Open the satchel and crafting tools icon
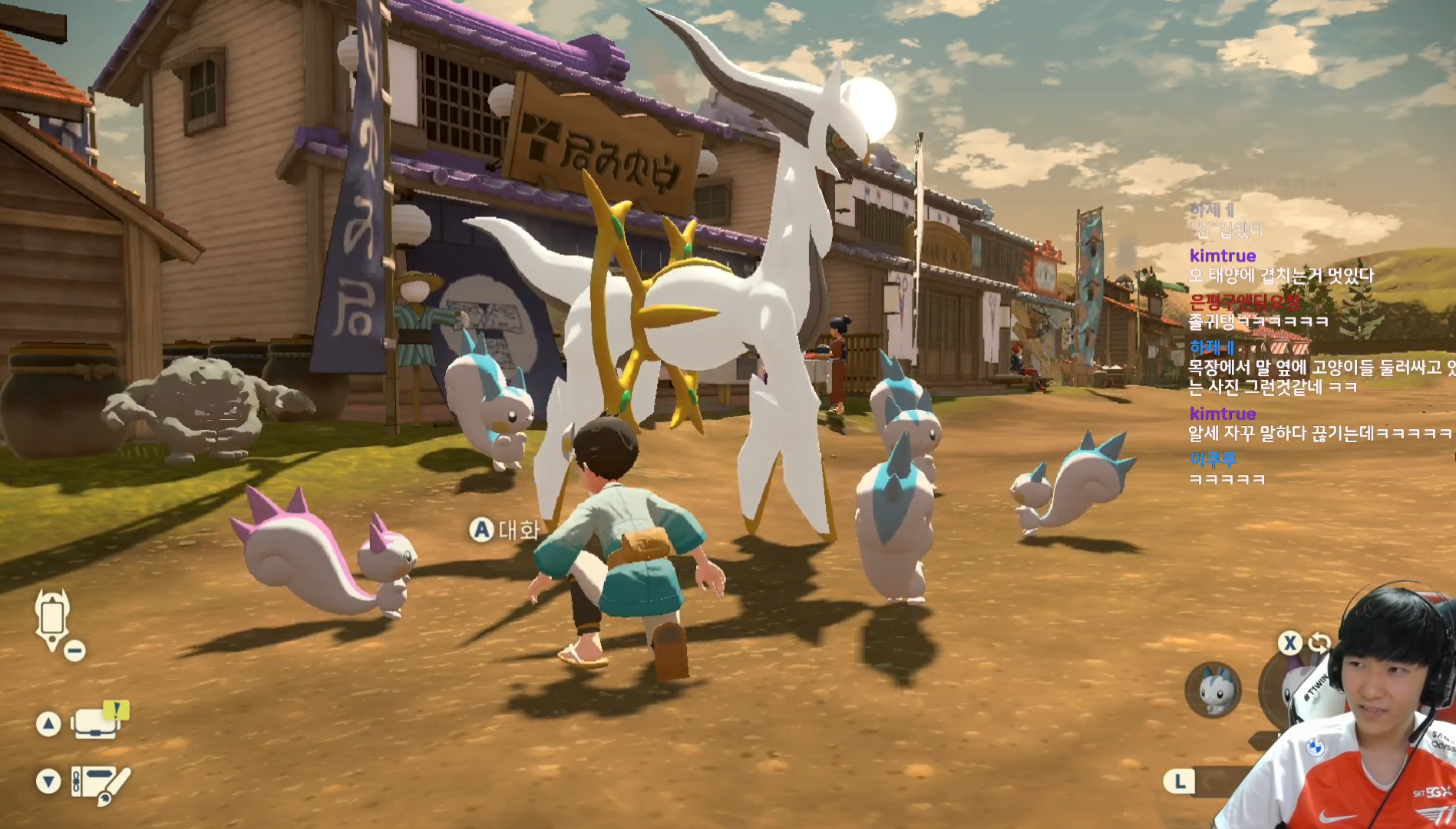The height and width of the screenshot is (829, 1456). (x=100, y=783)
